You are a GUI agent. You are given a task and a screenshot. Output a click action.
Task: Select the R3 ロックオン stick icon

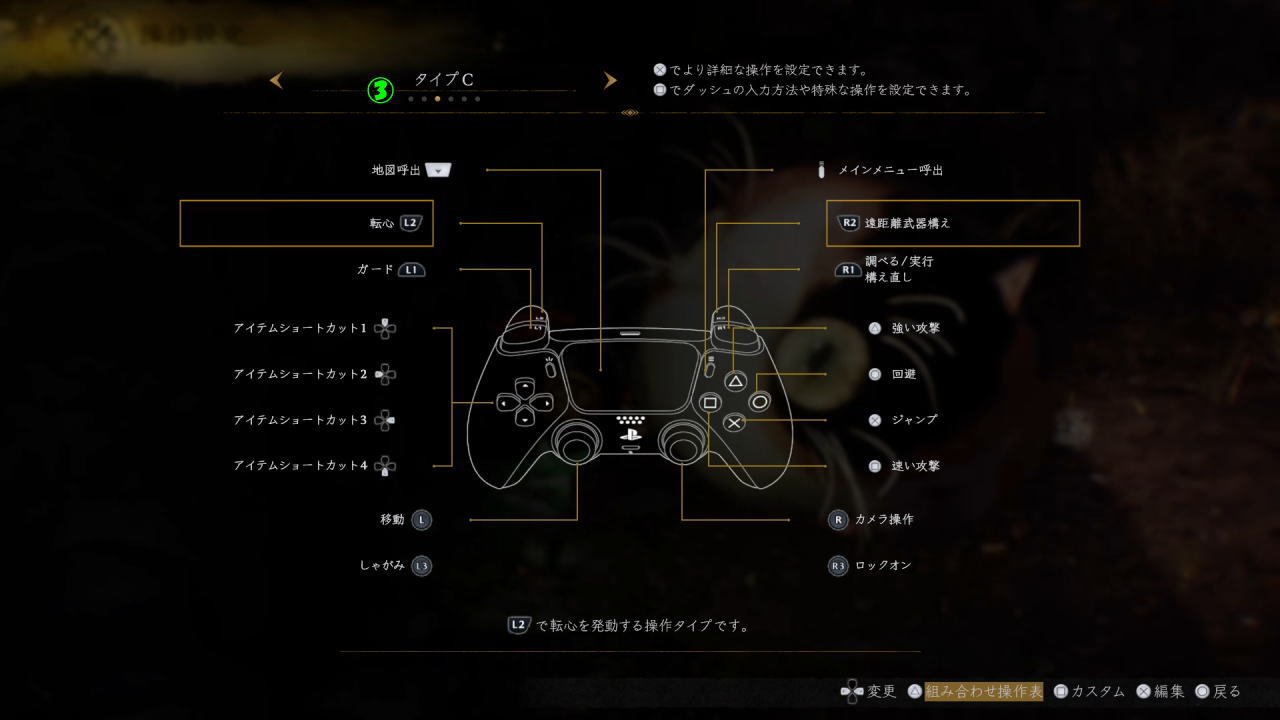836,565
